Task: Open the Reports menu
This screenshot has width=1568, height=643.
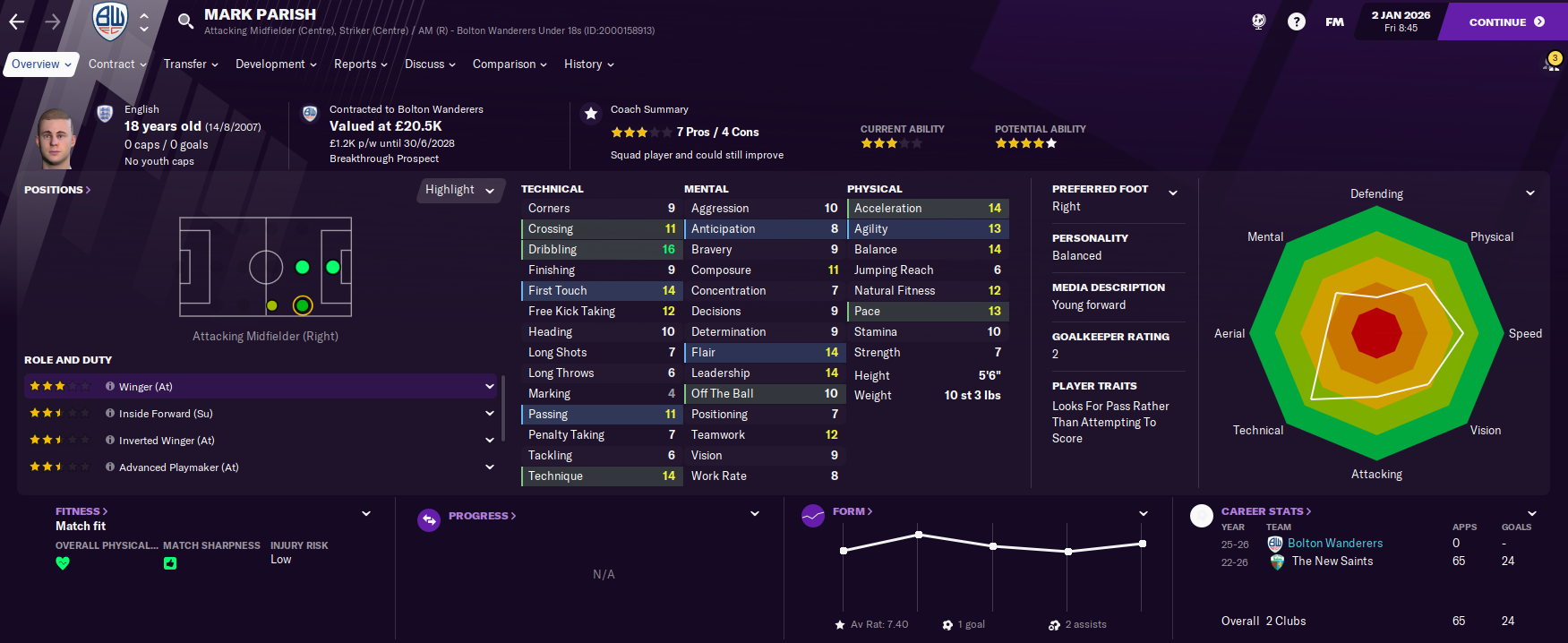Action: pyautogui.click(x=360, y=64)
